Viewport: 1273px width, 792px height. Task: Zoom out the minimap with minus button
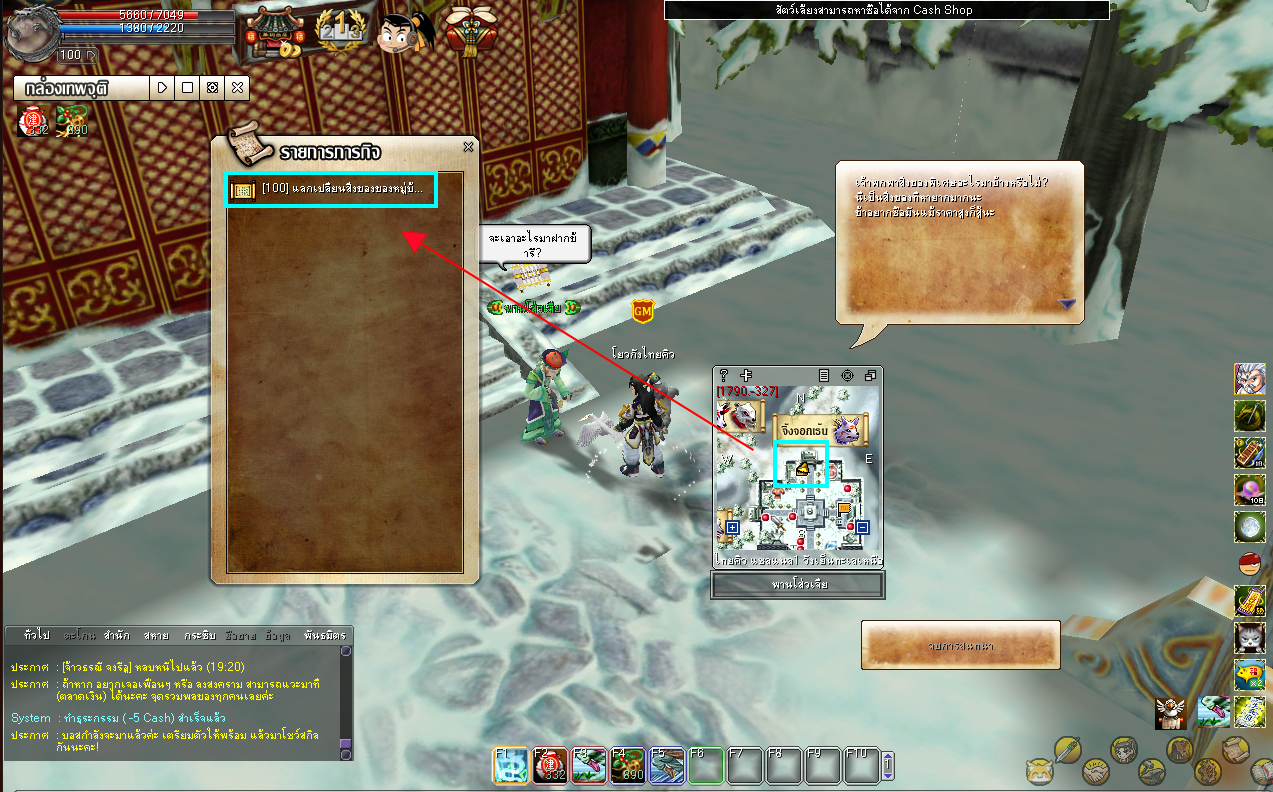tap(862, 527)
